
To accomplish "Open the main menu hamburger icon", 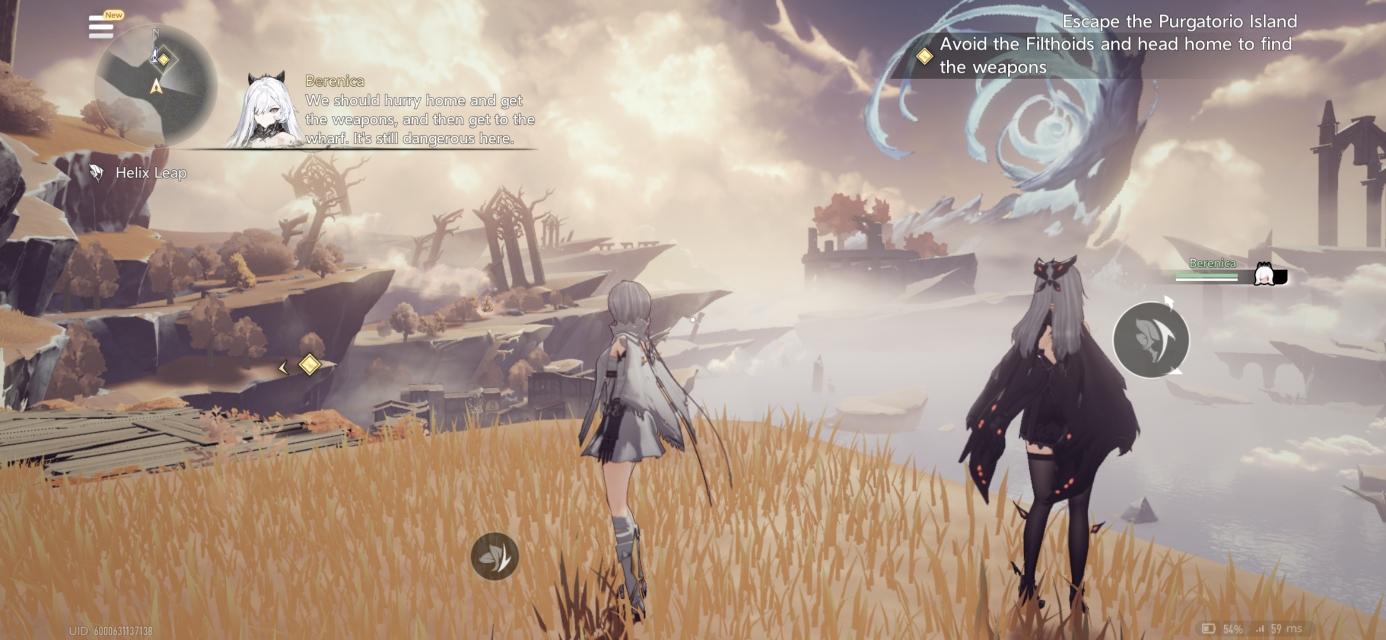I will (101, 27).
